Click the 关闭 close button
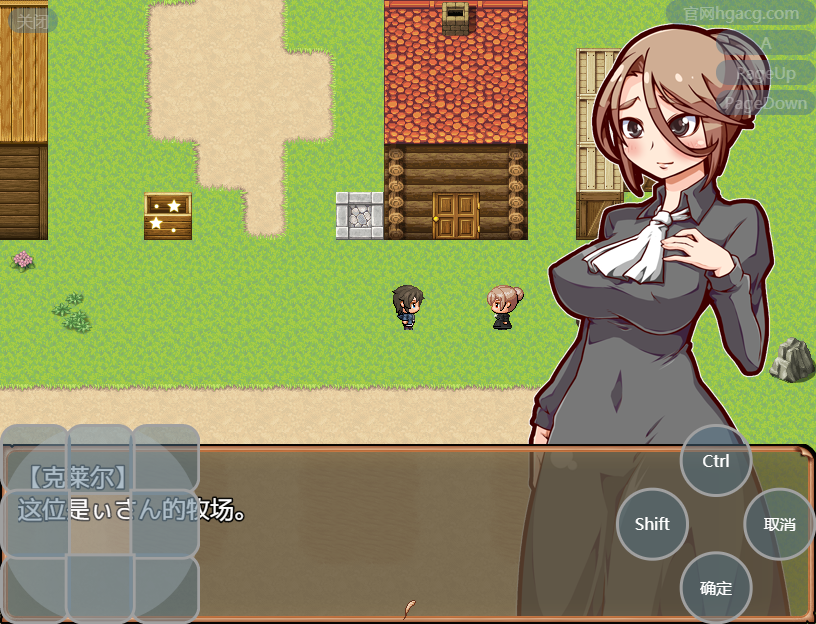This screenshot has height=624, width=816. pos(33,21)
